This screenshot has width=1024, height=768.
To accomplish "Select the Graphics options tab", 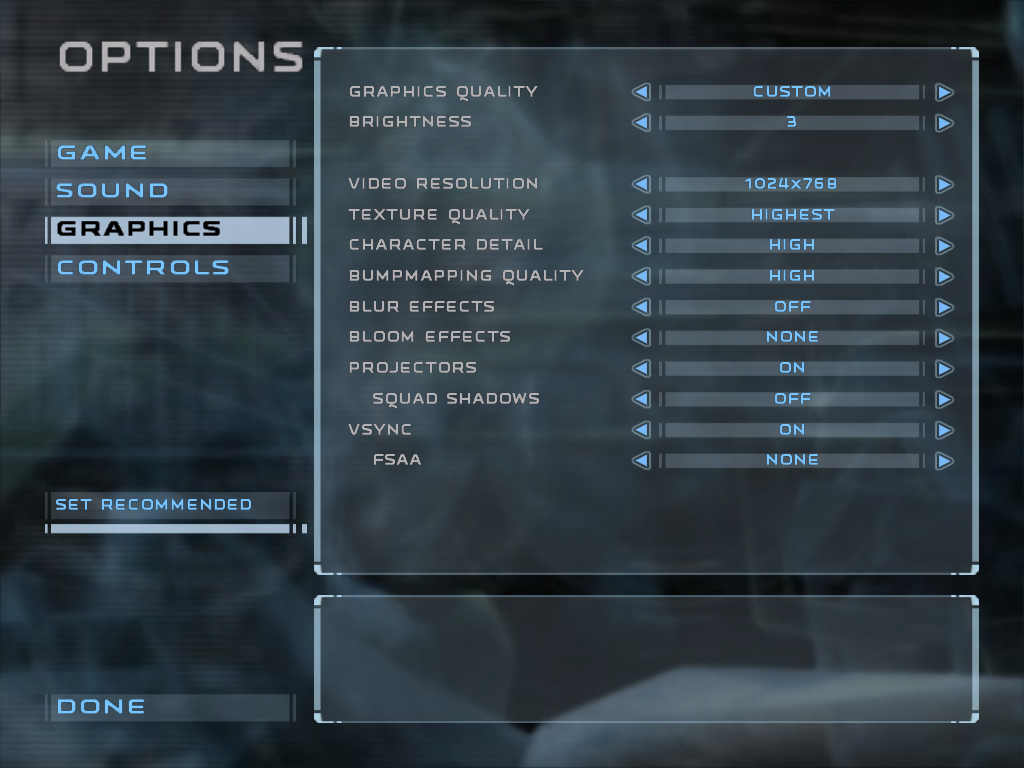I will click(x=138, y=229).
